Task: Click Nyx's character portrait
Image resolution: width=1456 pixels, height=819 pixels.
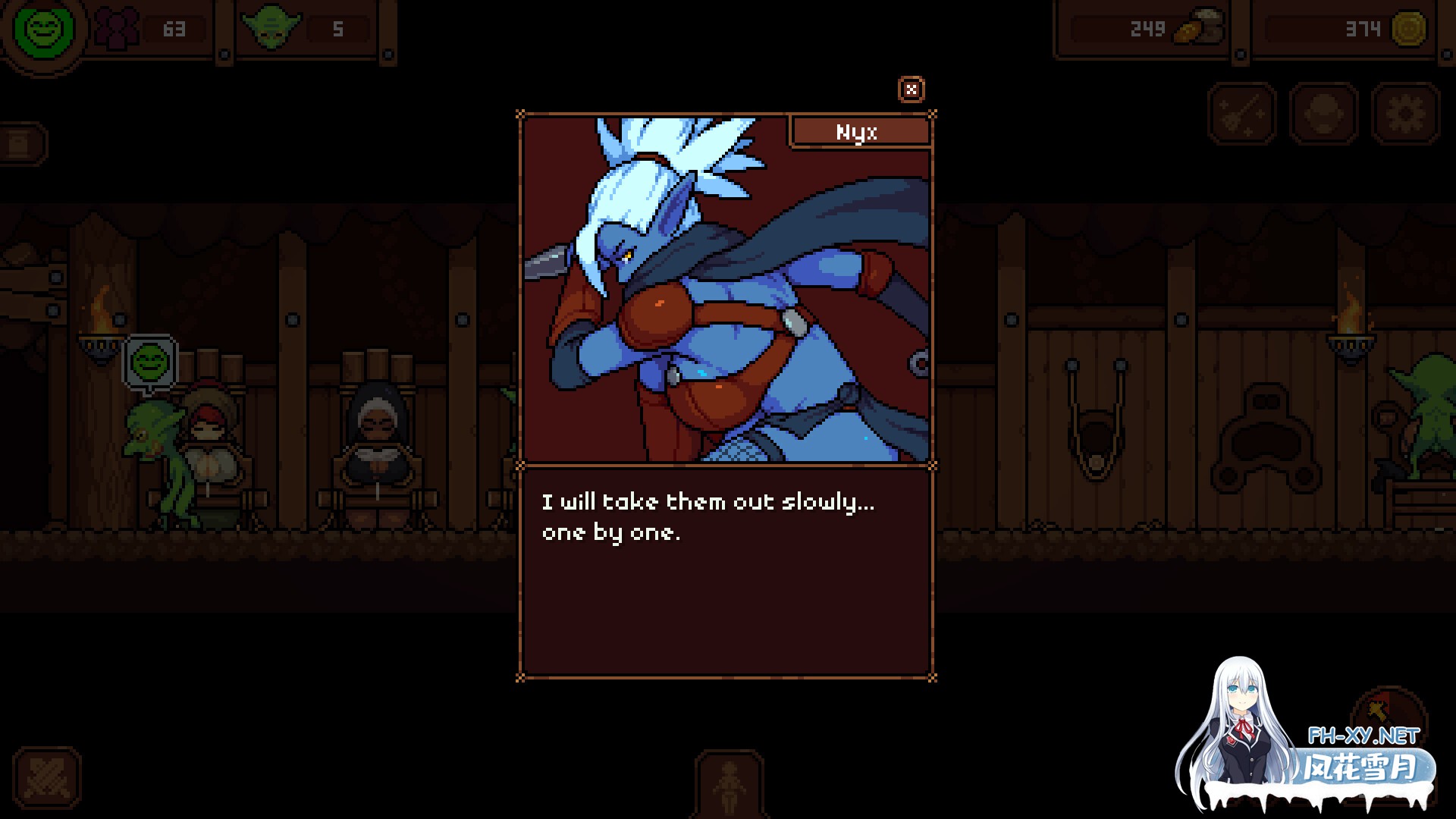Action: (724, 288)
